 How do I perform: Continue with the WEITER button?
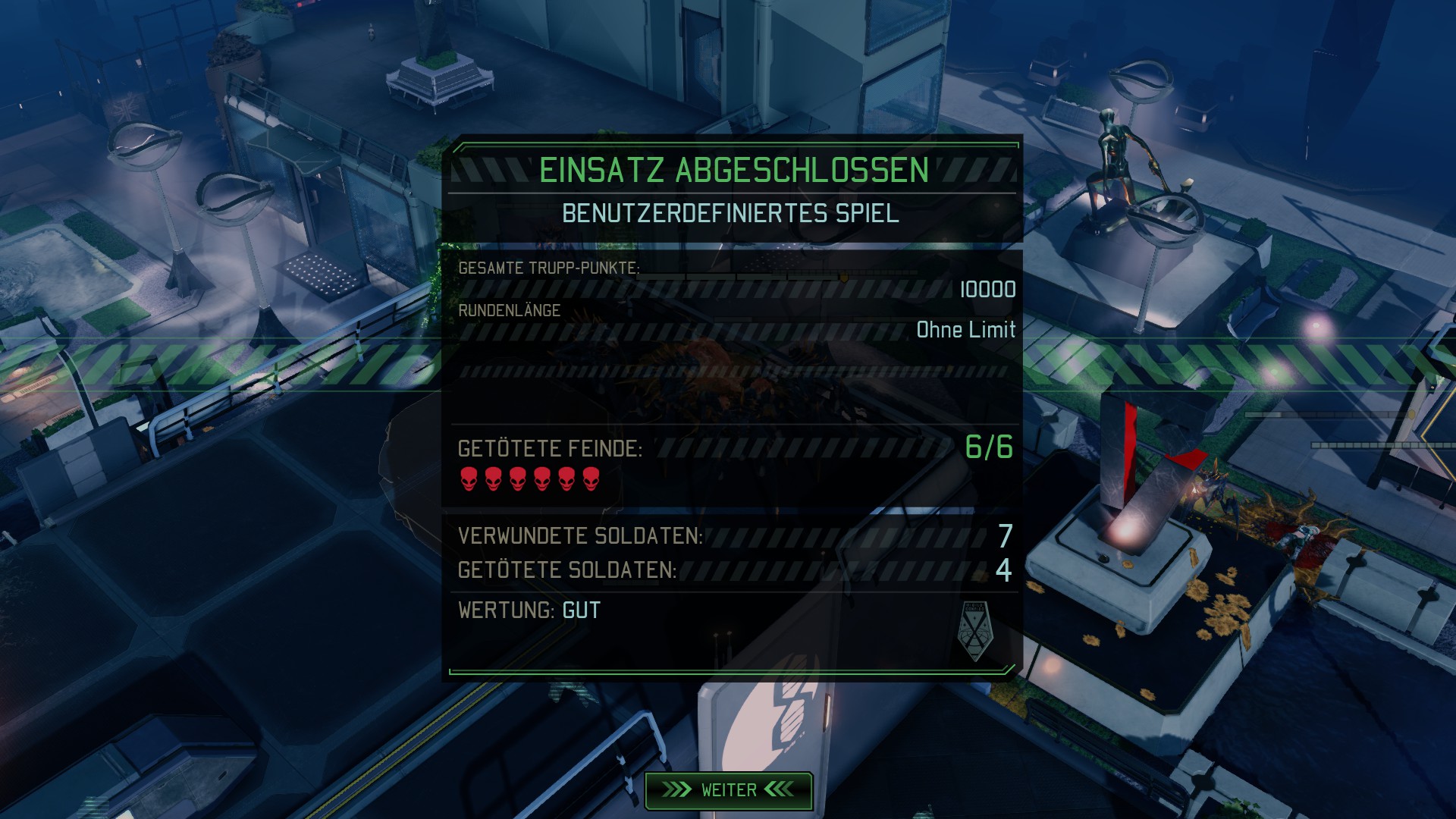tap(728, 790)
